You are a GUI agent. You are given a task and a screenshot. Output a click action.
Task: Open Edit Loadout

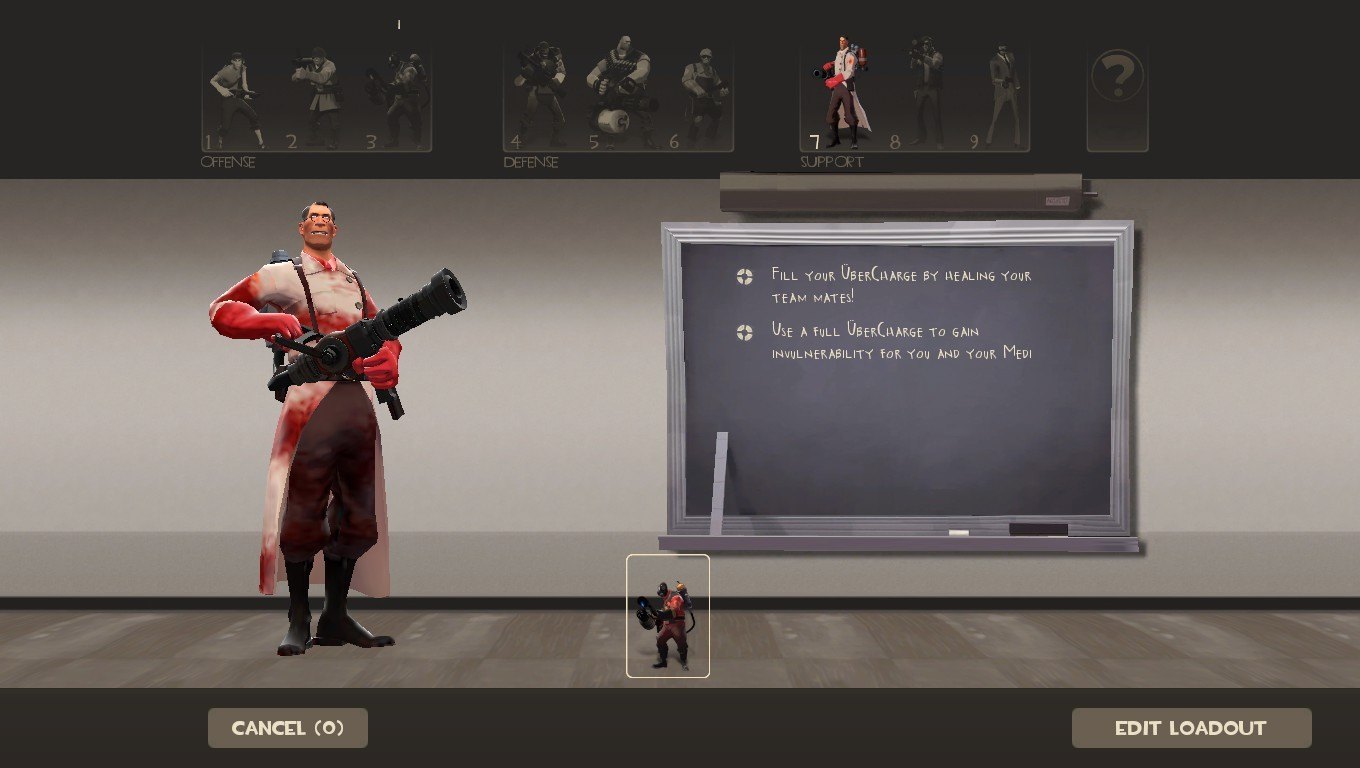[x=1191, y=728]
